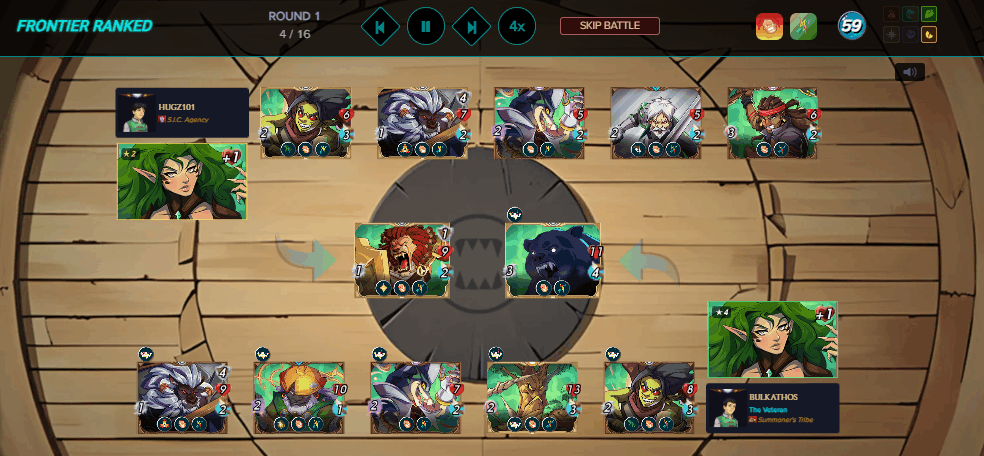Select HUGZ101's green-haired summoner card

[x=182, y=181]
